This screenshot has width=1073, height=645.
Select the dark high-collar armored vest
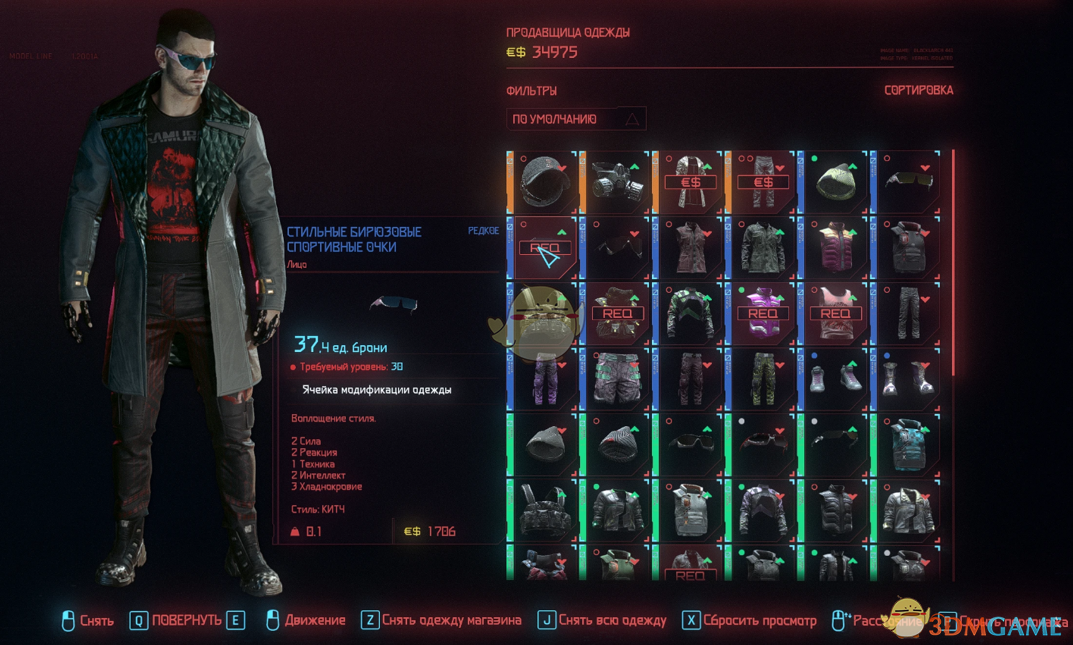click(908, 247)
